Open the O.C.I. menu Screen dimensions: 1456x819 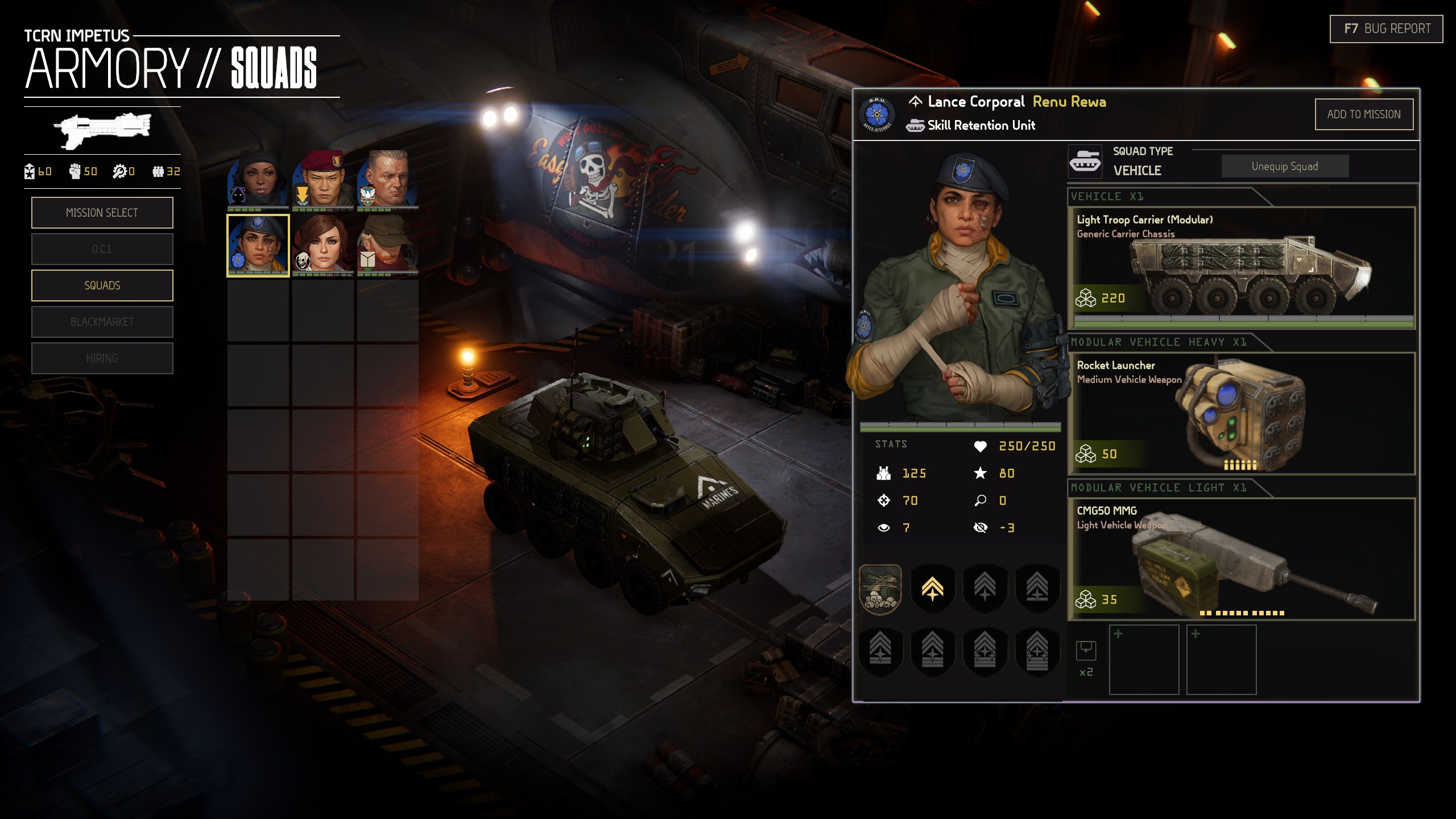point(102,249)
